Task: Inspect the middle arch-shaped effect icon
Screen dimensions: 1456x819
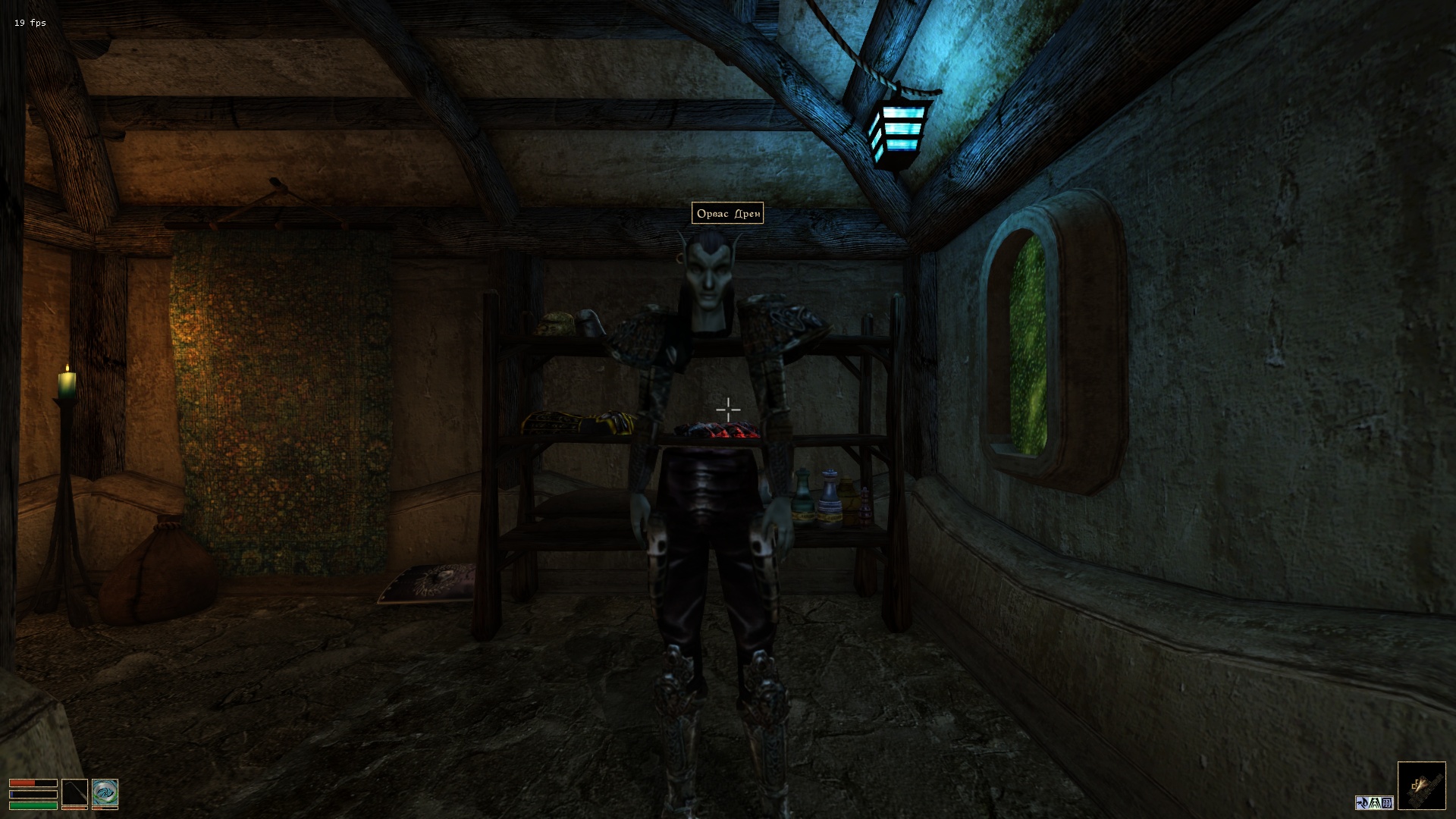Action: click(1375, 802)
